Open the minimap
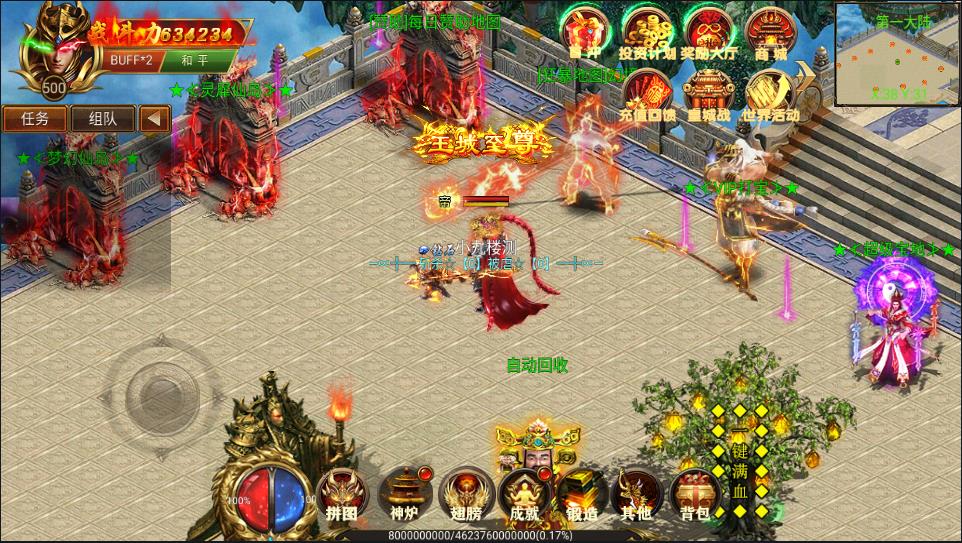 (x=897, y=53)
